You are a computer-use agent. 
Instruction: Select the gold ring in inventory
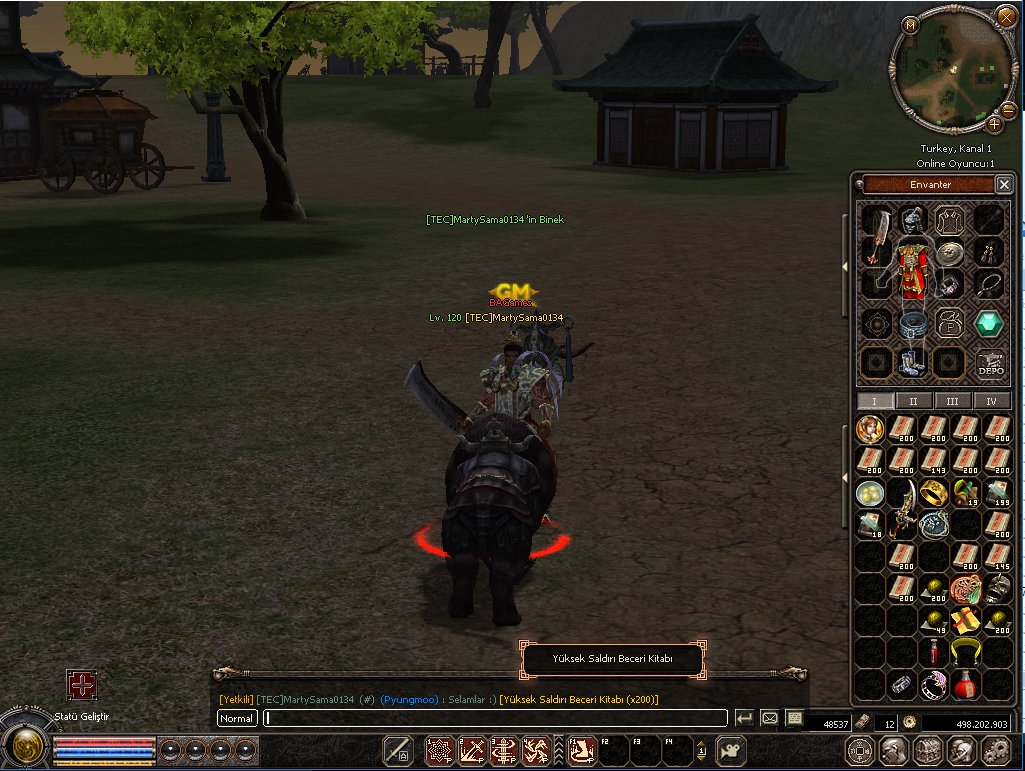coord(933,493)
